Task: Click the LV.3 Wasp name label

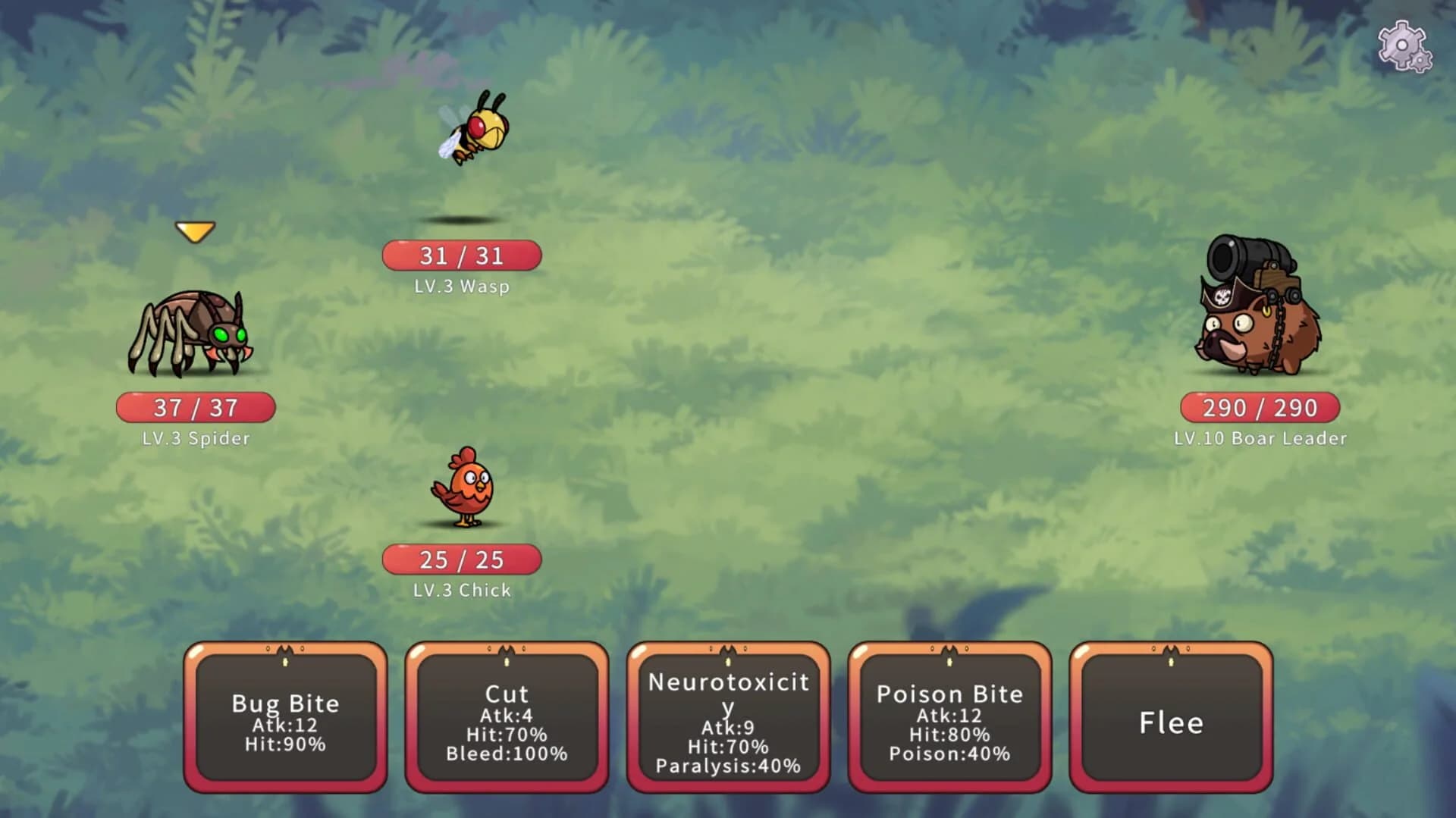Action: pyautogui.click(x=461, y=287)
